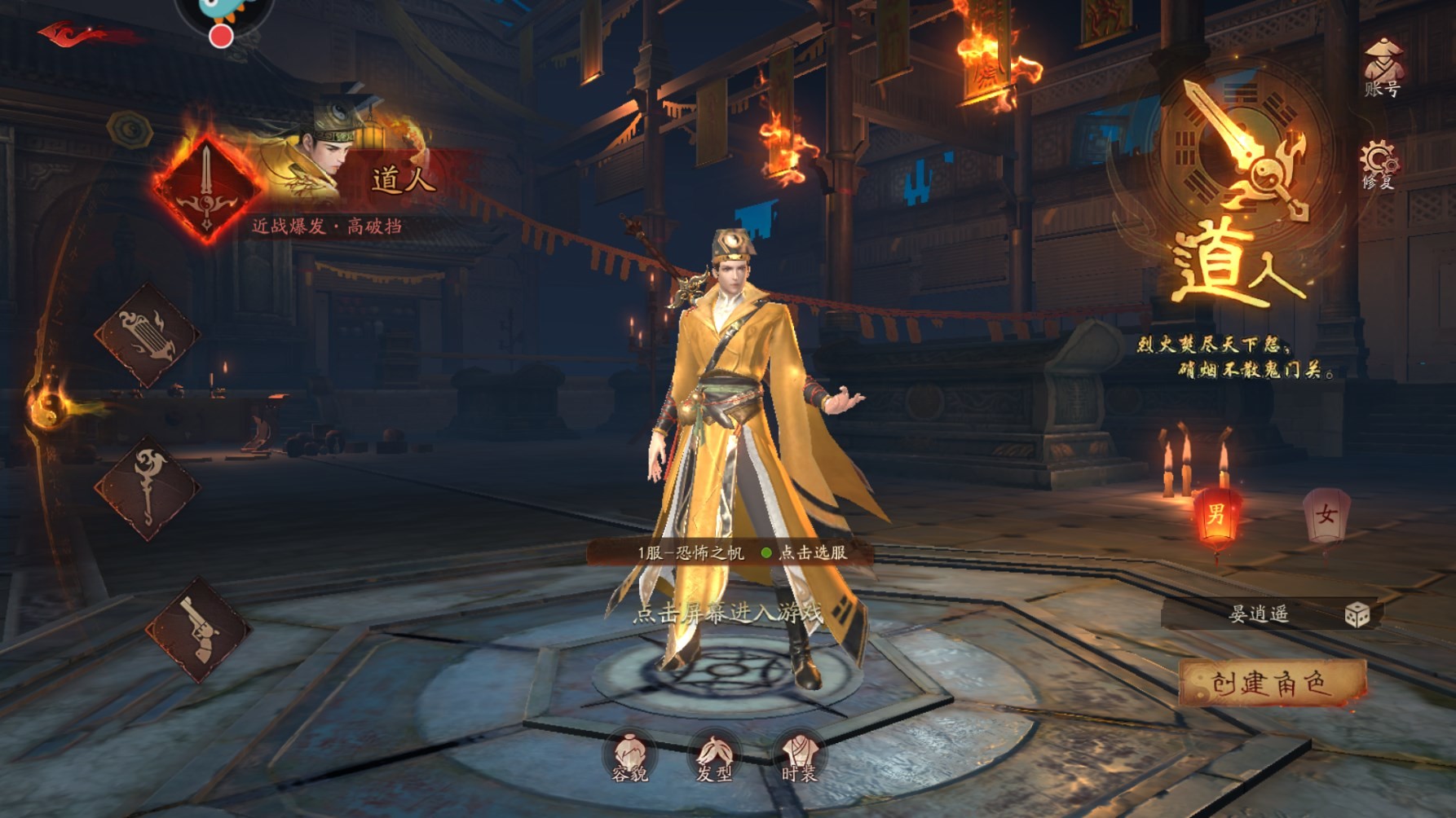
Task: Open the 发型 hairstyle options
Action: [714, 757]
